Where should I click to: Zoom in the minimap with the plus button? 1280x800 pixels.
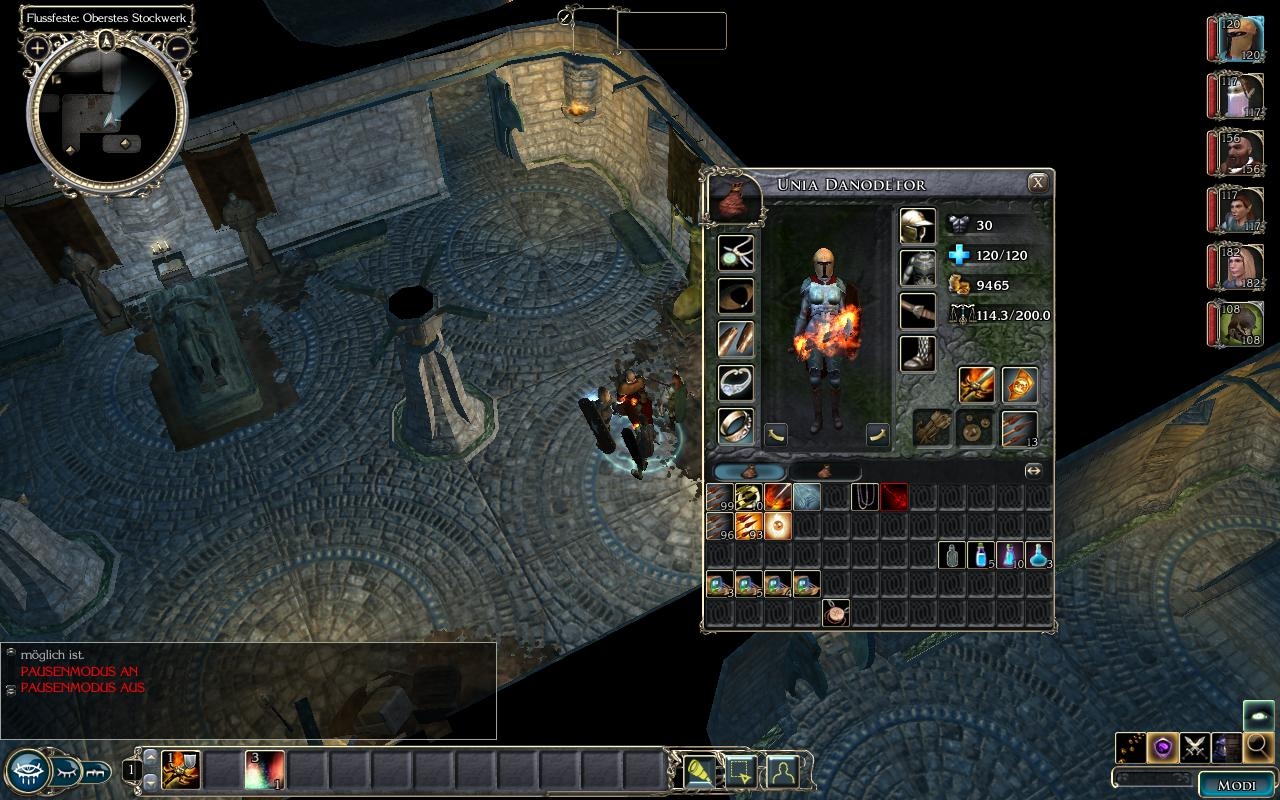(38, 47)
